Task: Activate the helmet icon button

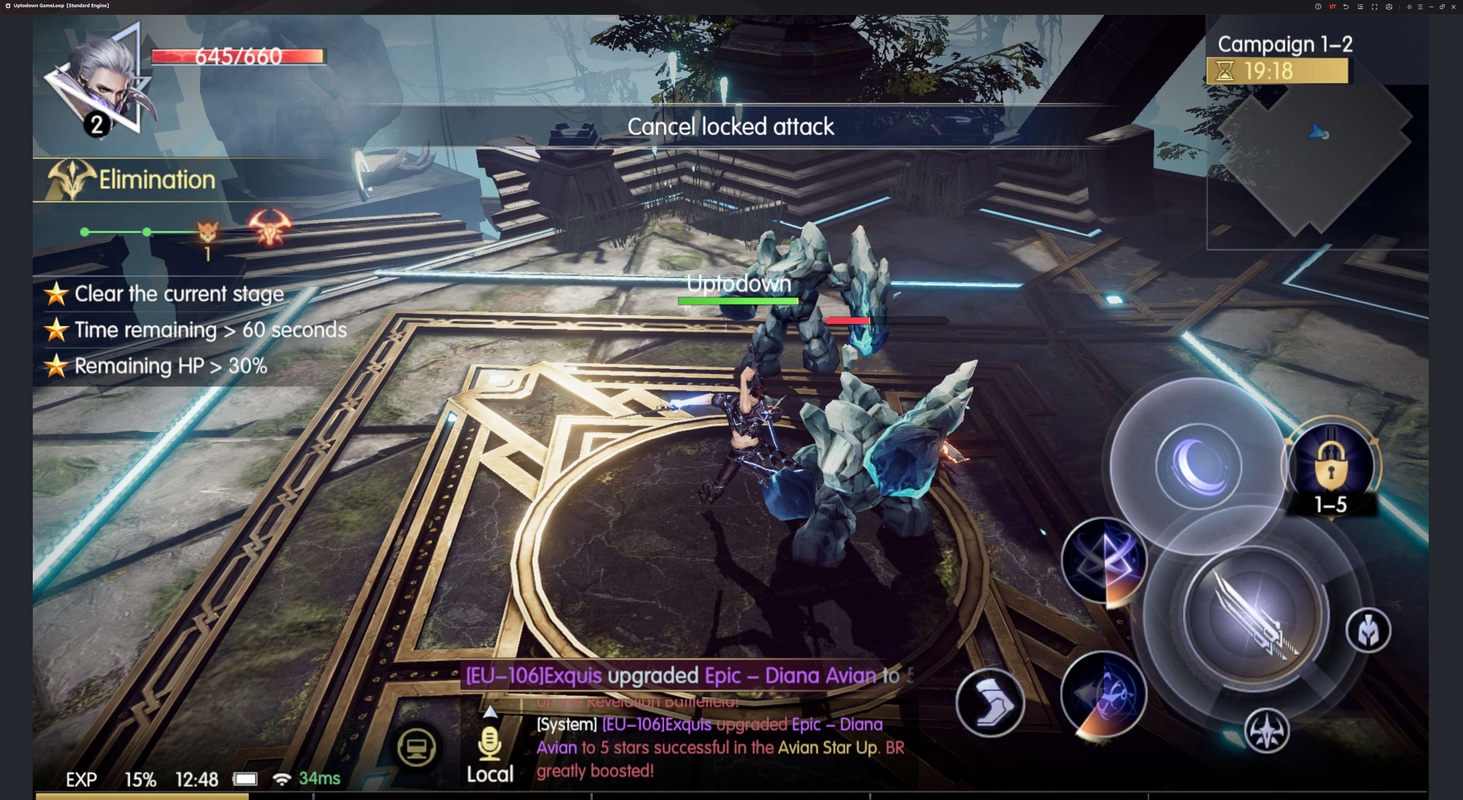Action: [x=1368, y=631]
